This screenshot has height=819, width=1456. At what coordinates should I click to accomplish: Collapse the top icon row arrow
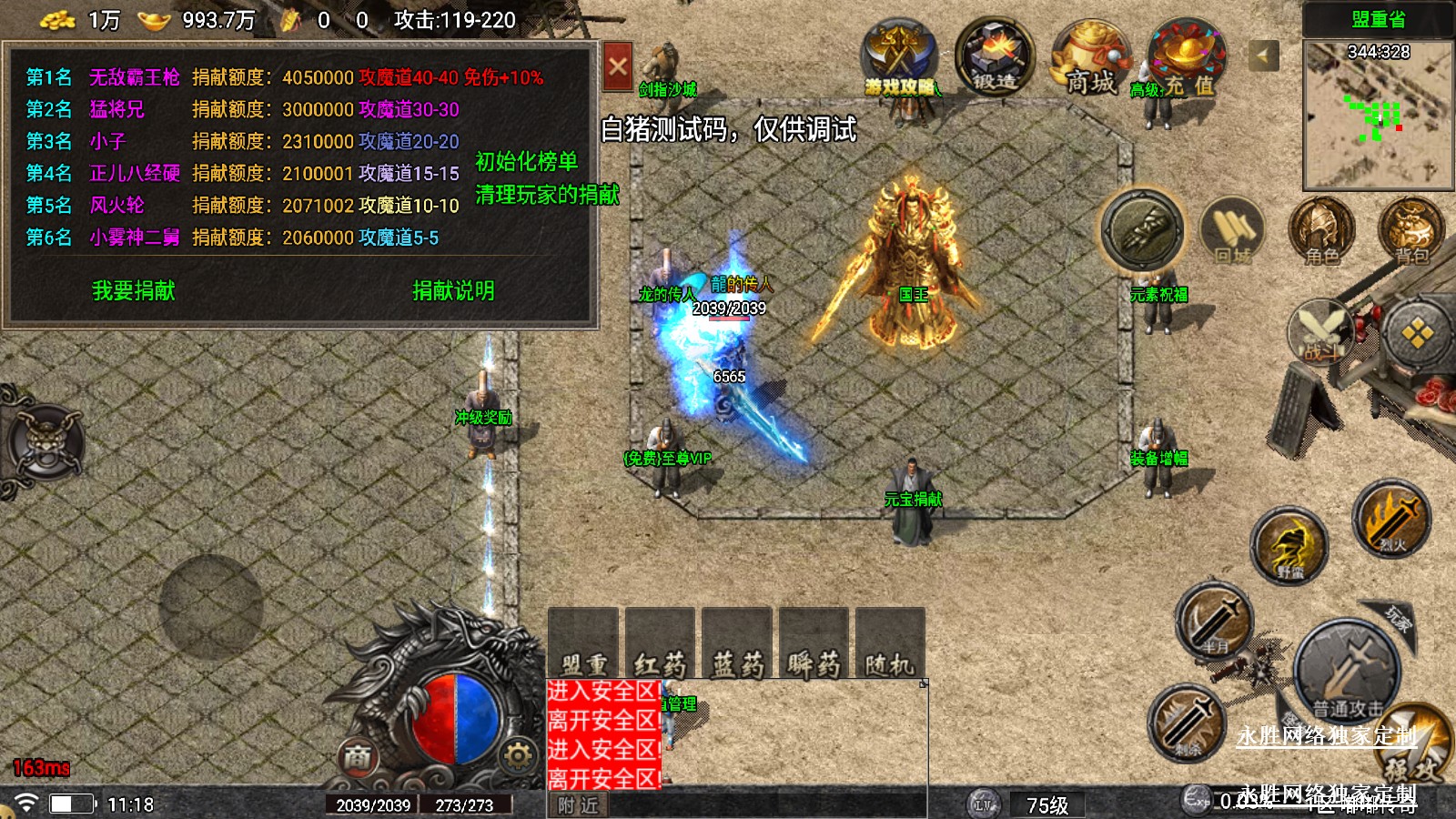click(x=1262, y=56)
